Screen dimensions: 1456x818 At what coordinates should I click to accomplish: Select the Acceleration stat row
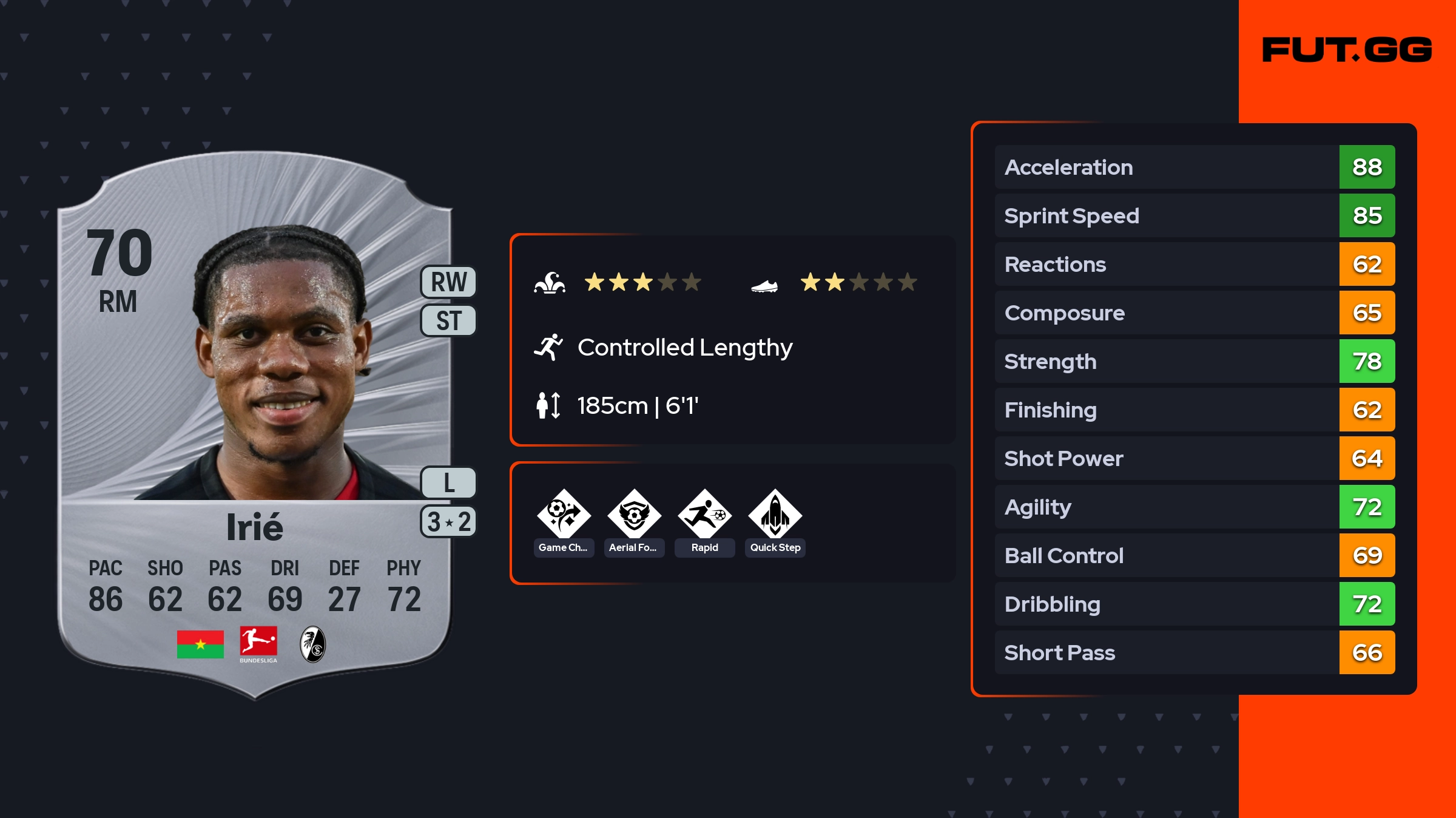point(1194,167)
